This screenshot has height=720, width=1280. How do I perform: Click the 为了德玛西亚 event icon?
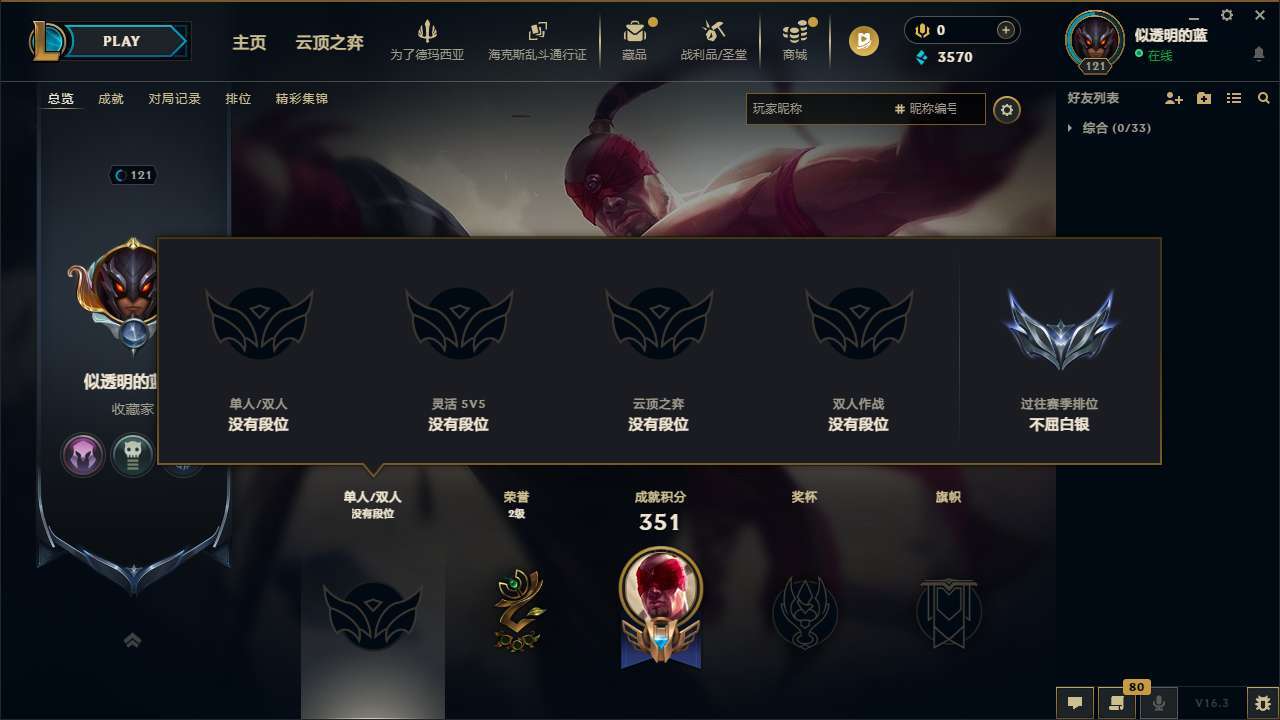click(x=428, y=40)
